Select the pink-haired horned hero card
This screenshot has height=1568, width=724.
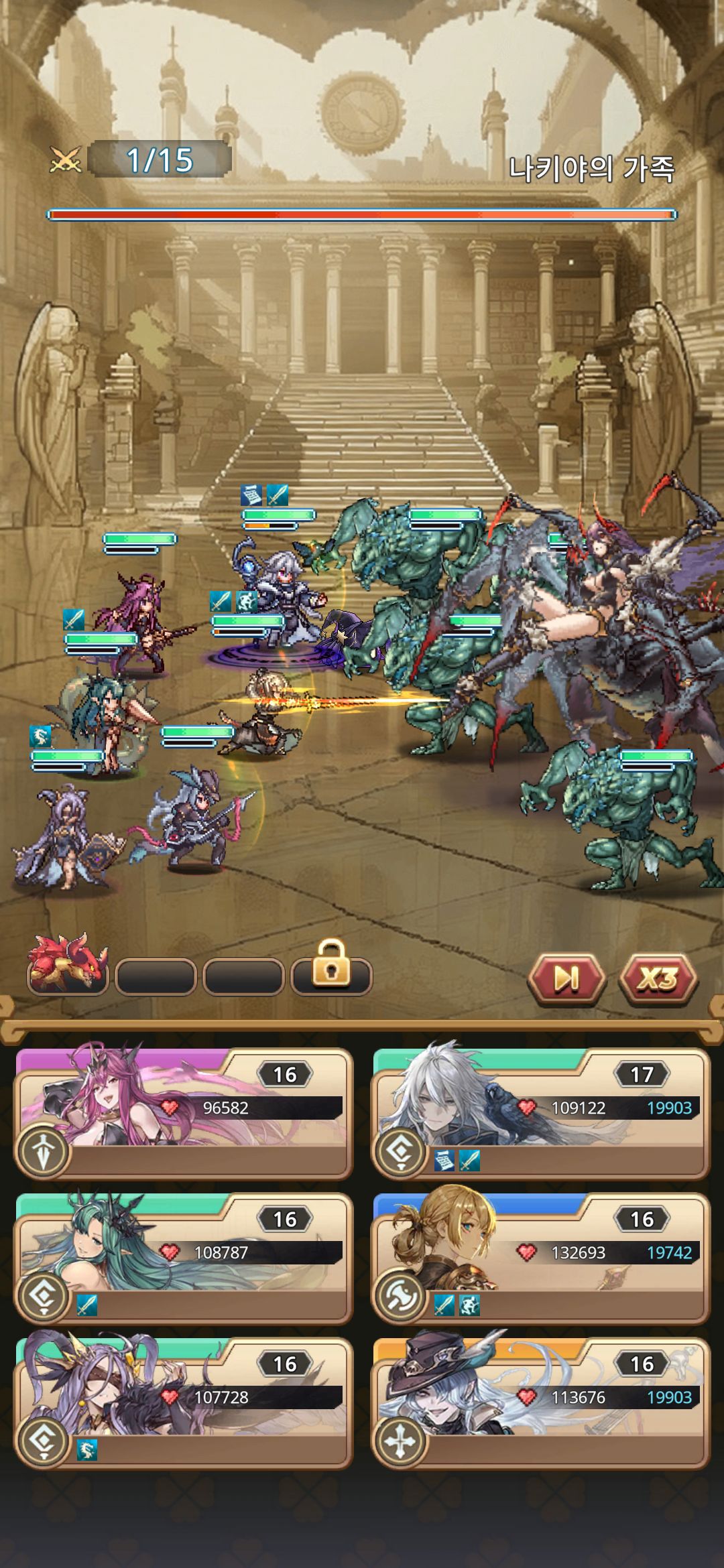[184, 1113]
